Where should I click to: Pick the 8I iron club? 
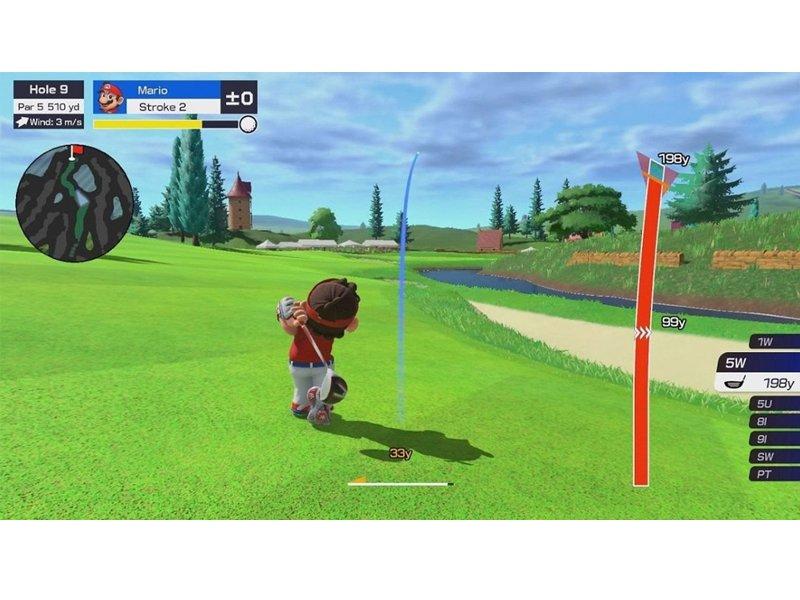click(773, 422)
